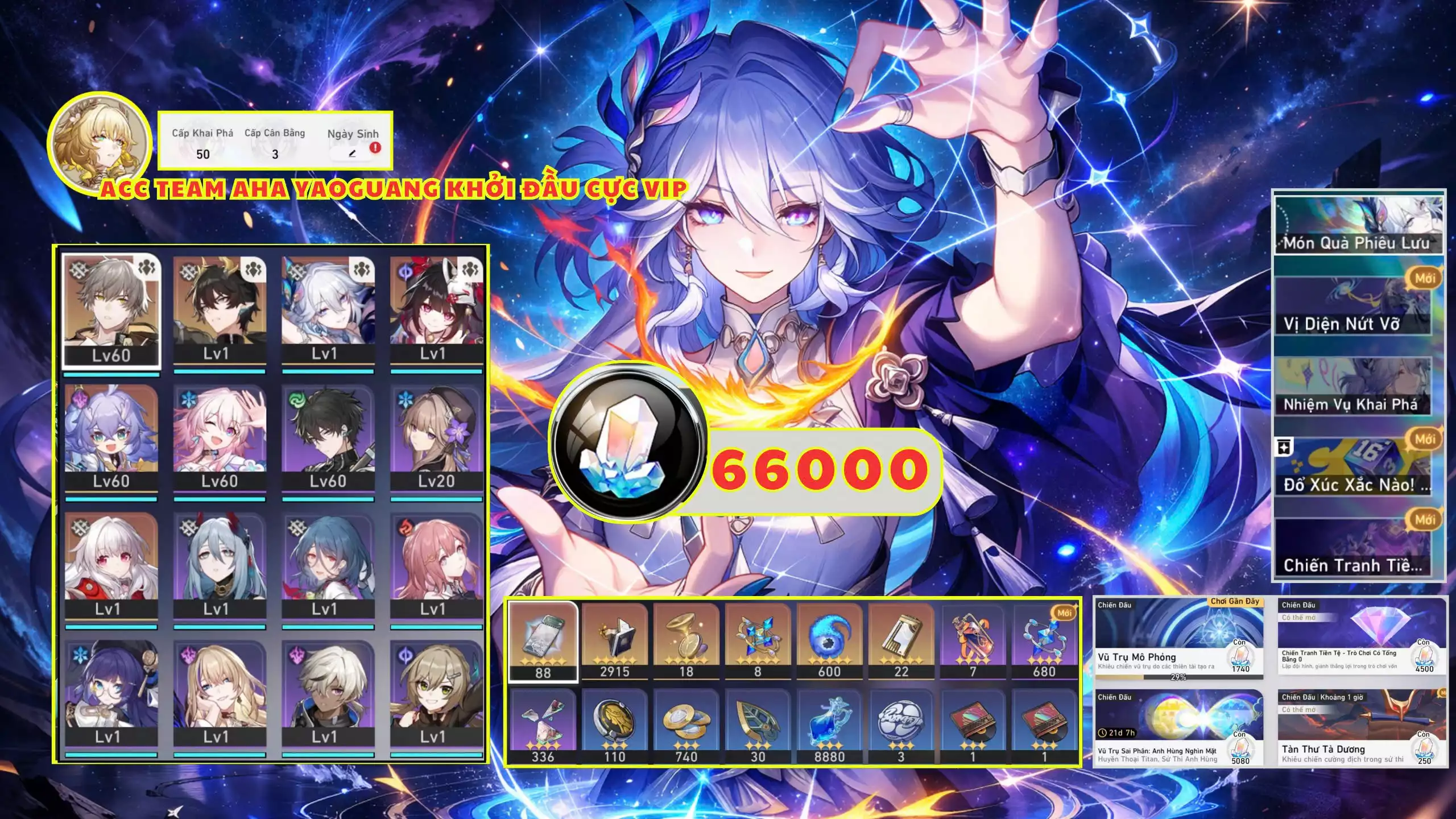Choose the pink-haired March 7th Lv60 tile
The width and height of the screenshot is (1456, 819).
220,438
